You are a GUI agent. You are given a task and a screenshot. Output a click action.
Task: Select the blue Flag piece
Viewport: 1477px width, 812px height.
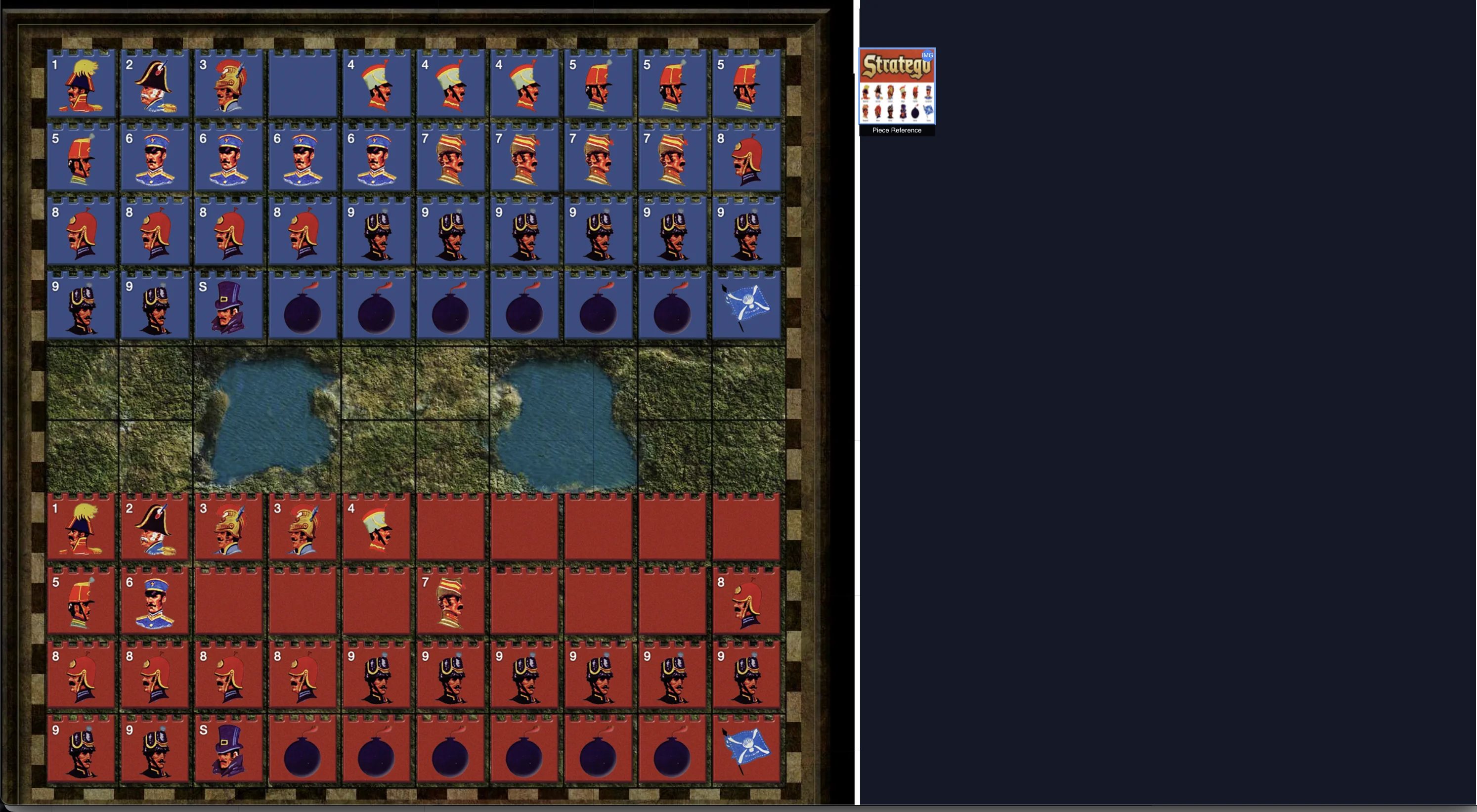point(746,307)
